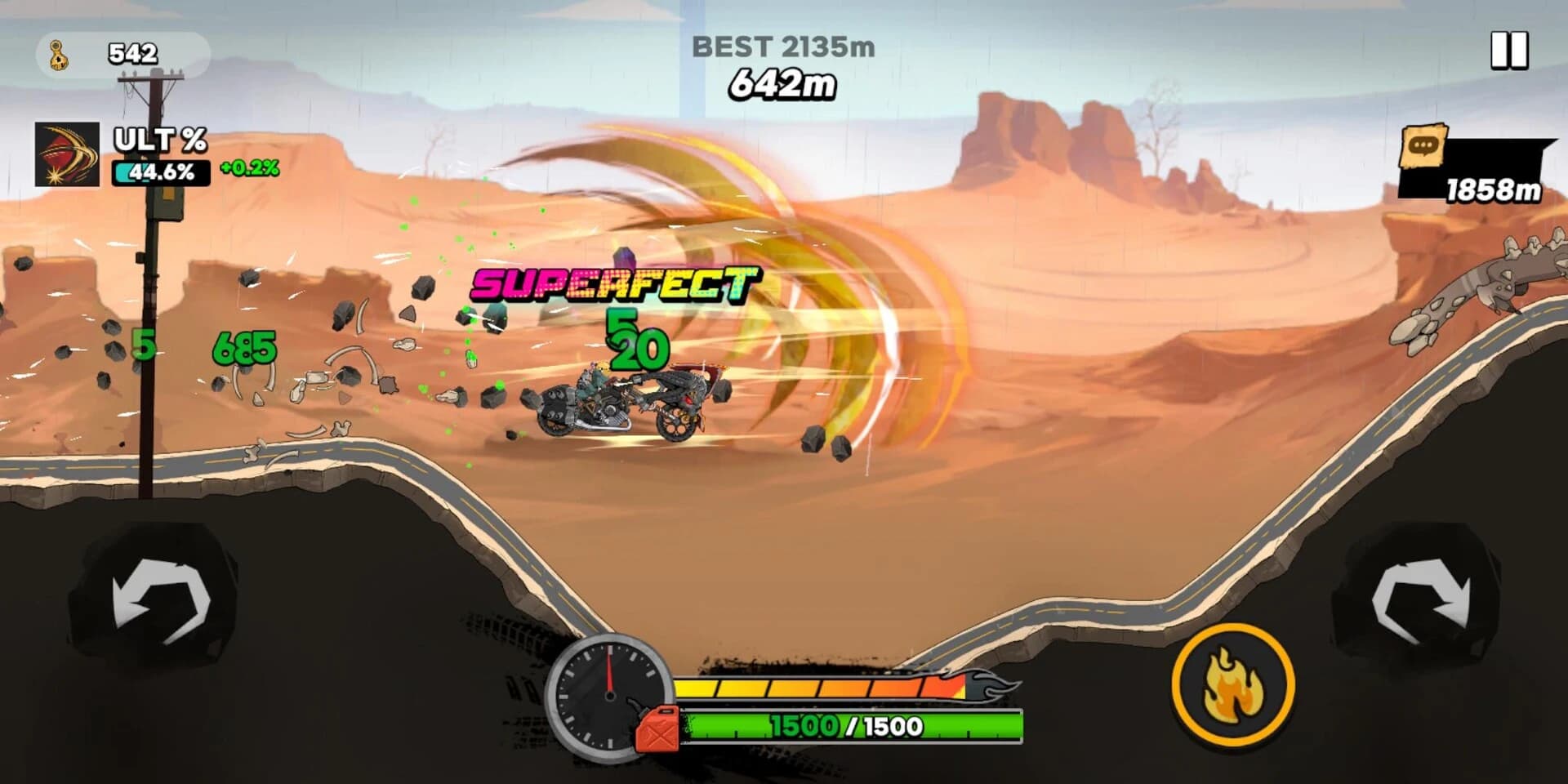Open the chat bubble marker above 1858m
This screenshot has width=1568, height=784.
click(1423, 147)
